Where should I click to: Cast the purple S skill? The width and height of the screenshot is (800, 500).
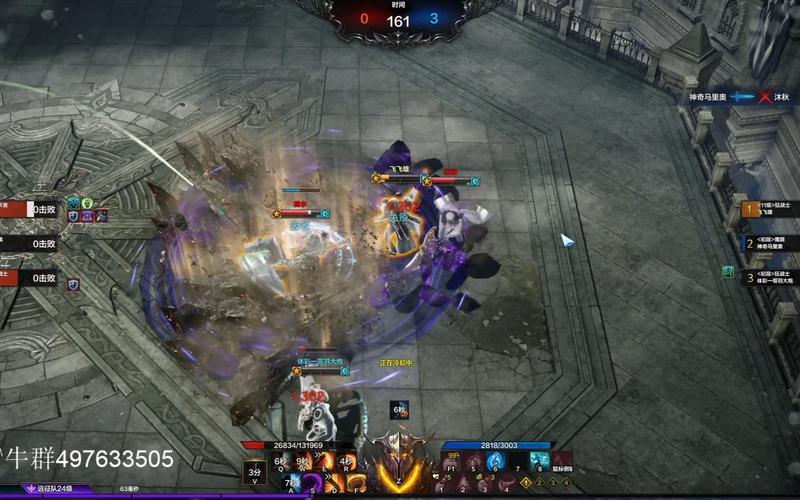pos(314,486)
